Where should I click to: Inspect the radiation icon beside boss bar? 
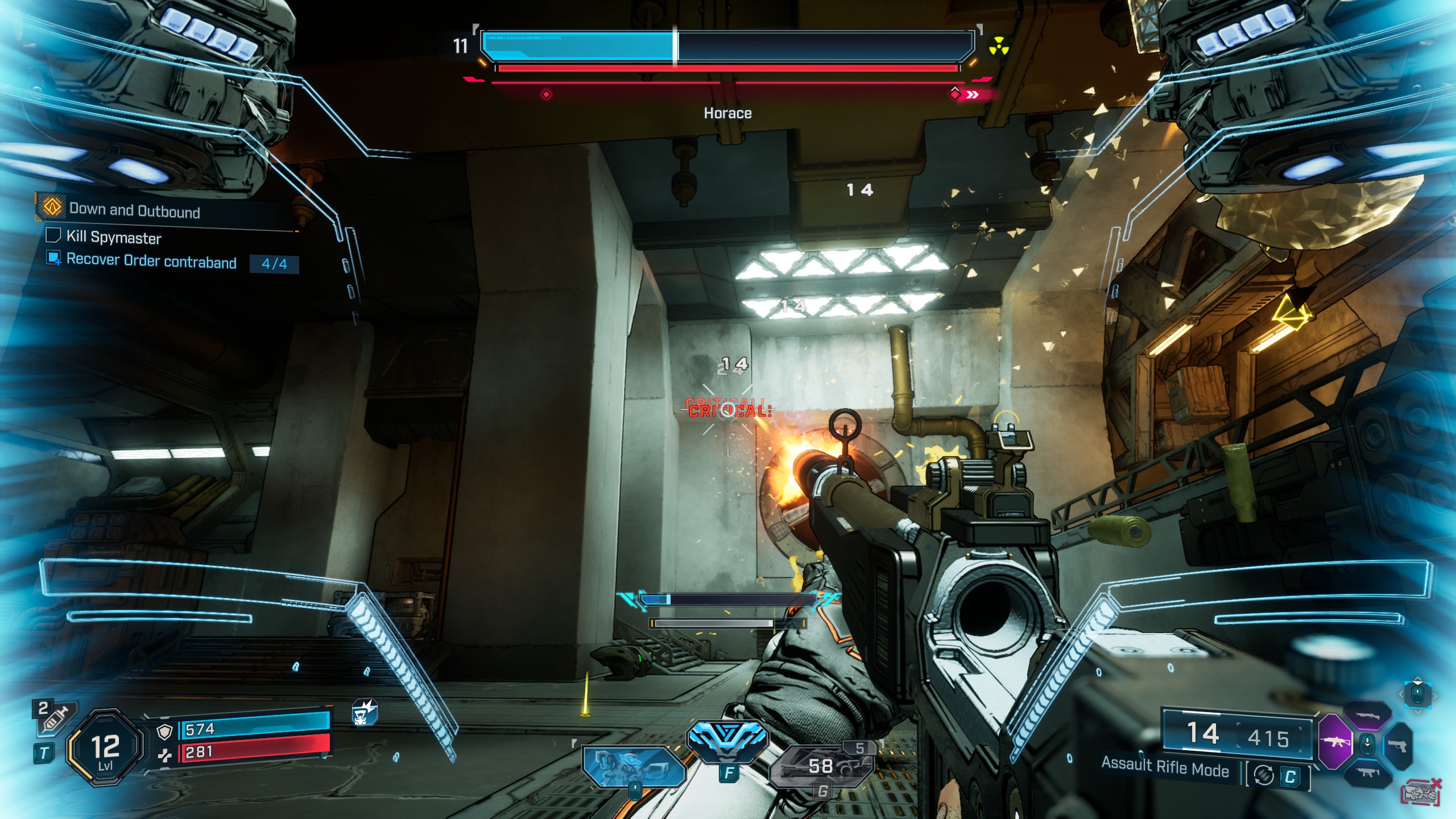point(998,47)
